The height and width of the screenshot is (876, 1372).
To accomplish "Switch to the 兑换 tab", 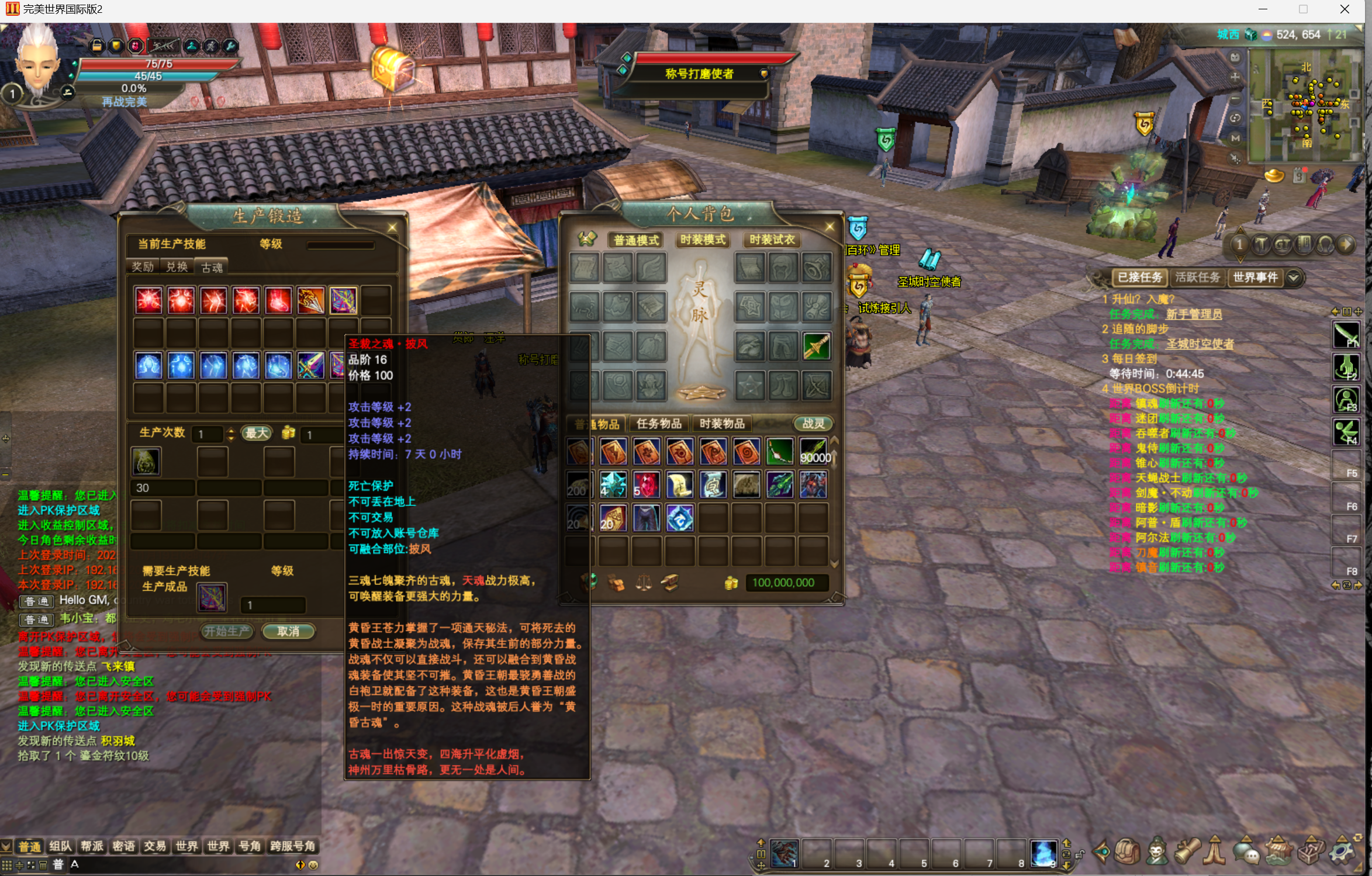I will click(x=177, y=267).
